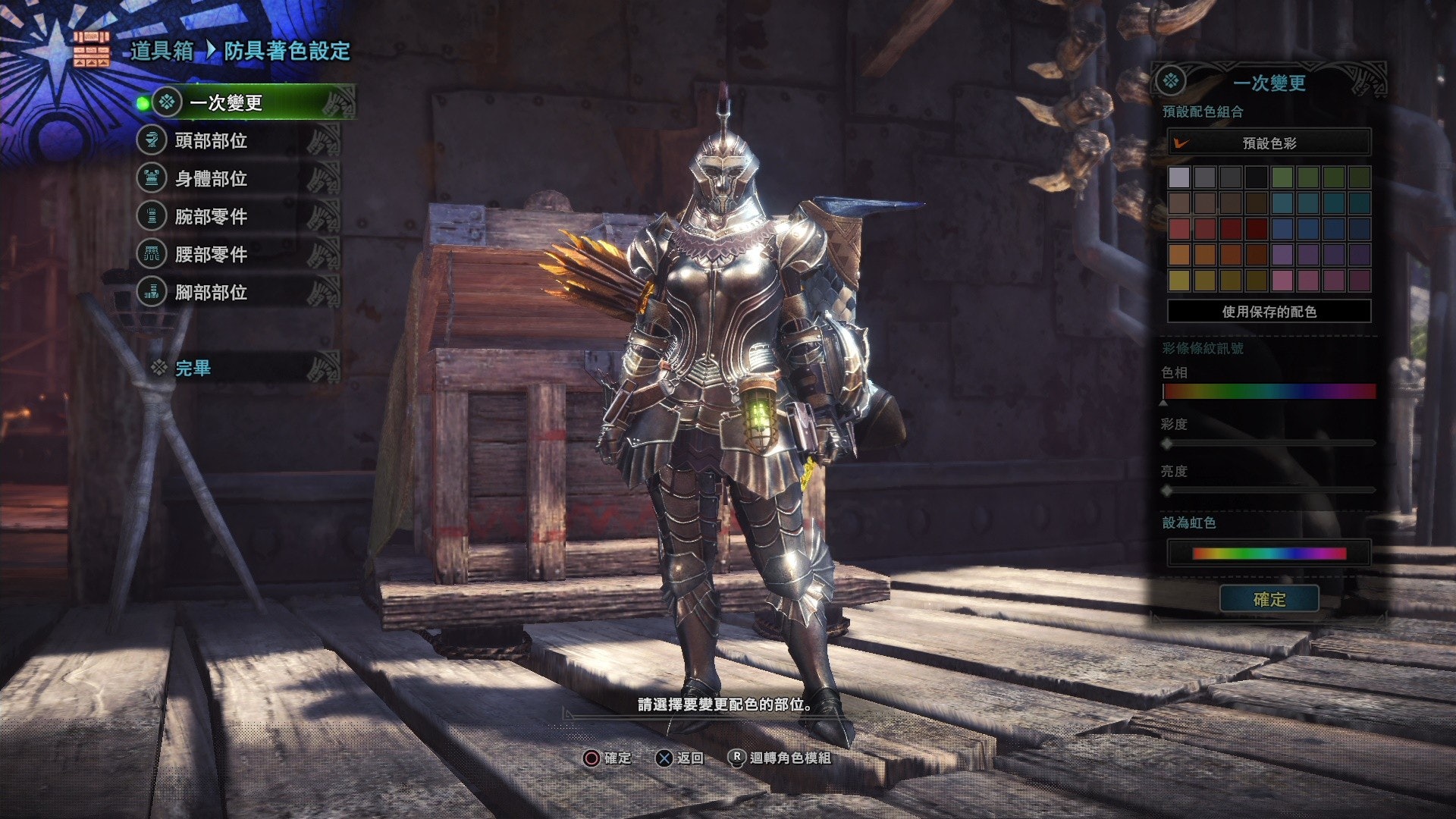Click the 色相 hue rainbow slider
The image size is (1456, 819).
pyautogui.click(x=1269, y=391)
